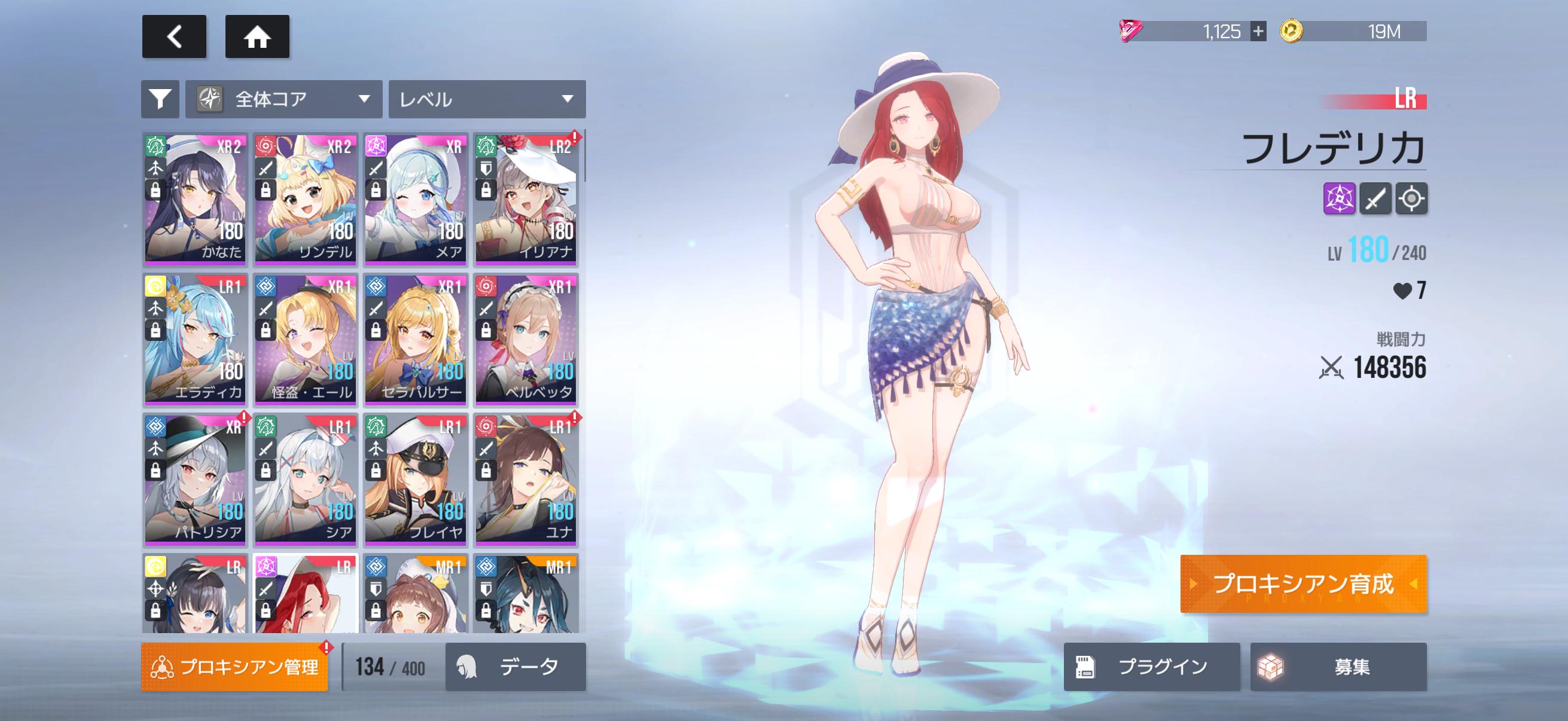The width and height of the screenshot is (1568, 721).
Task: Open the レベル sort dropdown
Action: click(487, 99)
